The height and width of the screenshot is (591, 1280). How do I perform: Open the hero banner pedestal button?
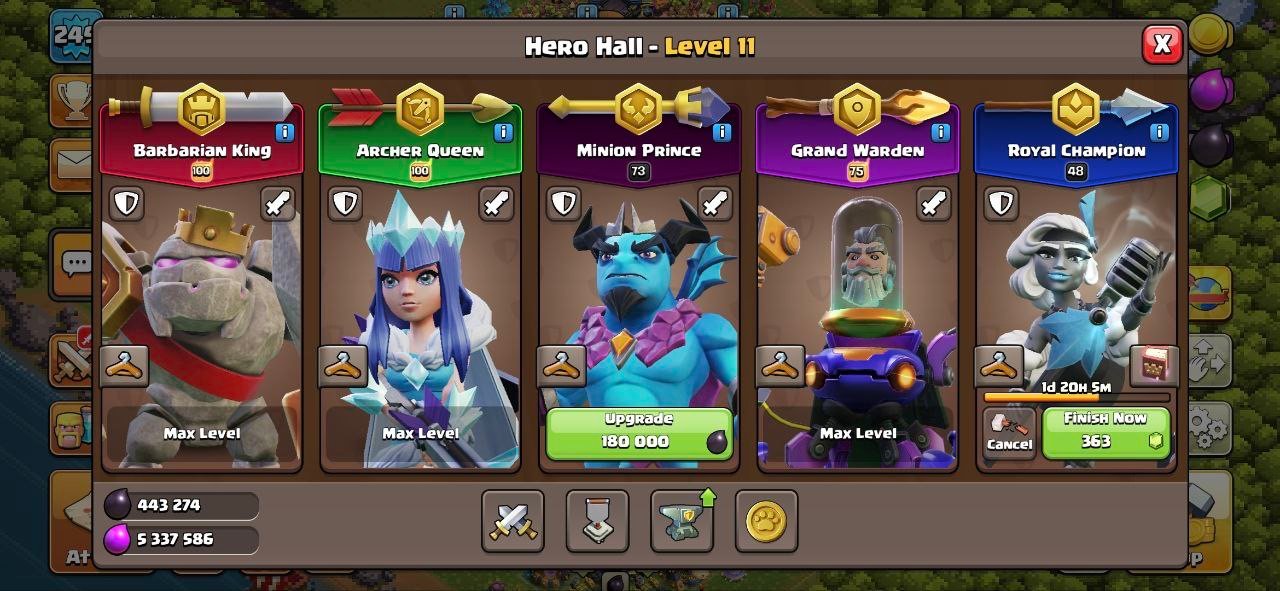coord(597,521)
